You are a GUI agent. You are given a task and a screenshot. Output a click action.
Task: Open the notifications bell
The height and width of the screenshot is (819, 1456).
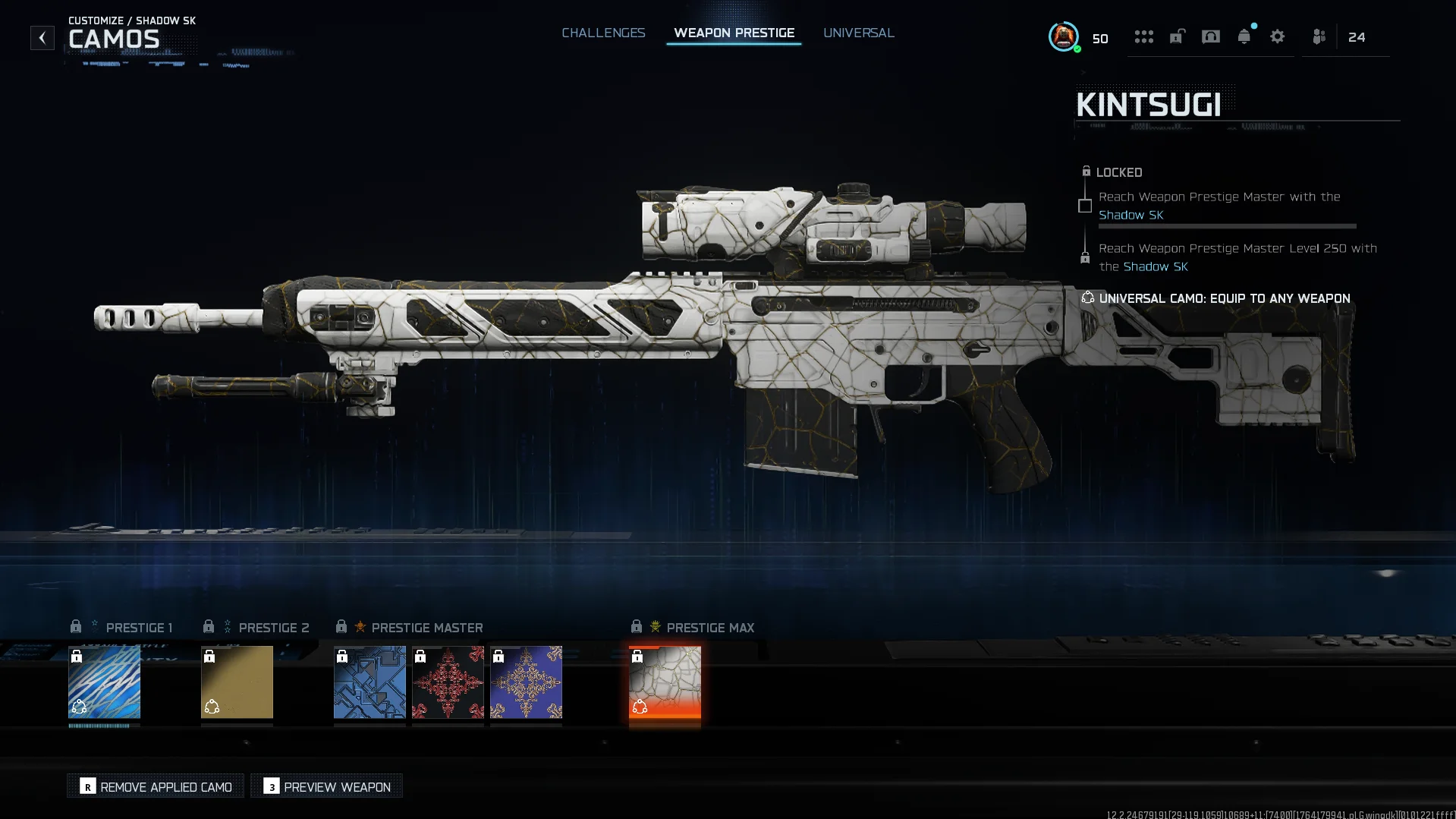click(x=1244, y=36)
